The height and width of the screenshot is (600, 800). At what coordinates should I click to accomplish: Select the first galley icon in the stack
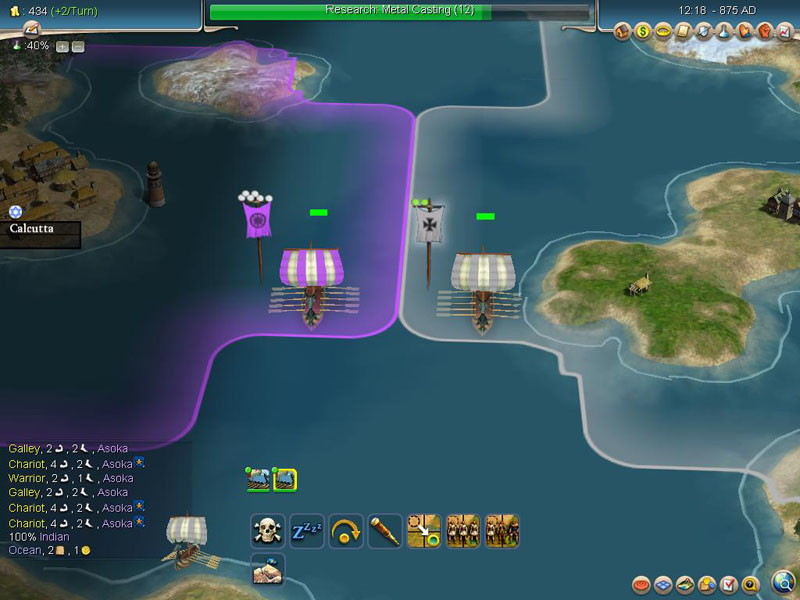pos(259,479)
